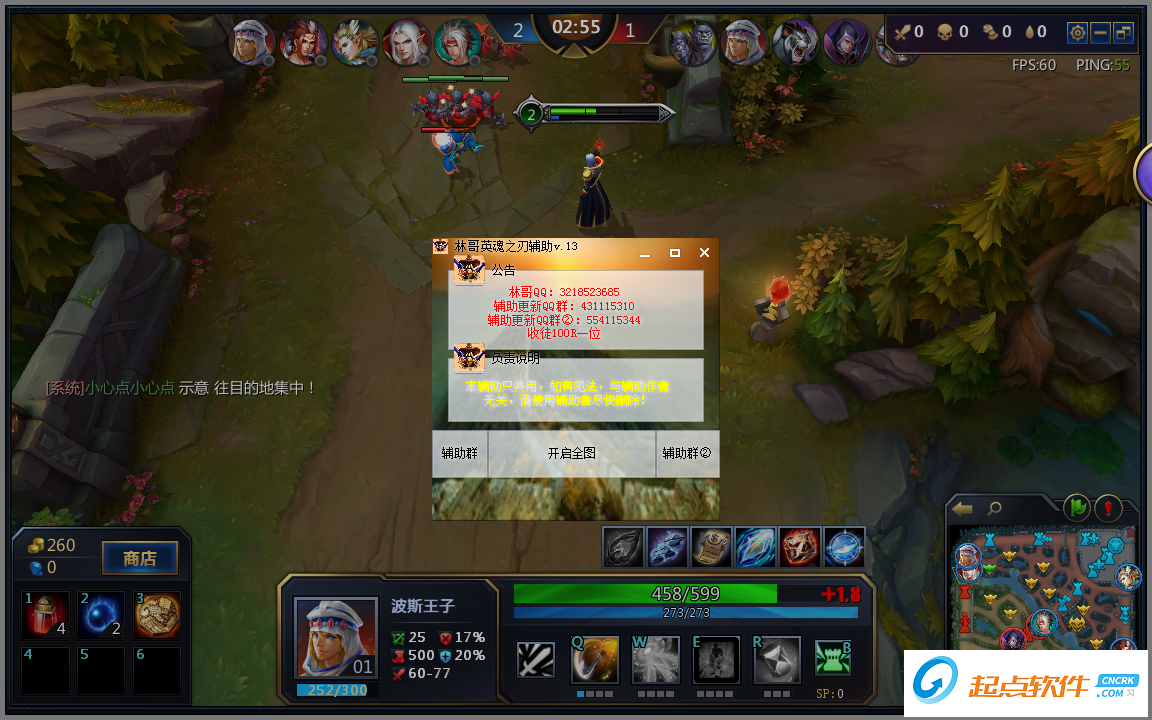The width and height of the screenshot is (1152, 720).
Task: Close the 林哥英魂之刃辅助 window
Action: 704,253
